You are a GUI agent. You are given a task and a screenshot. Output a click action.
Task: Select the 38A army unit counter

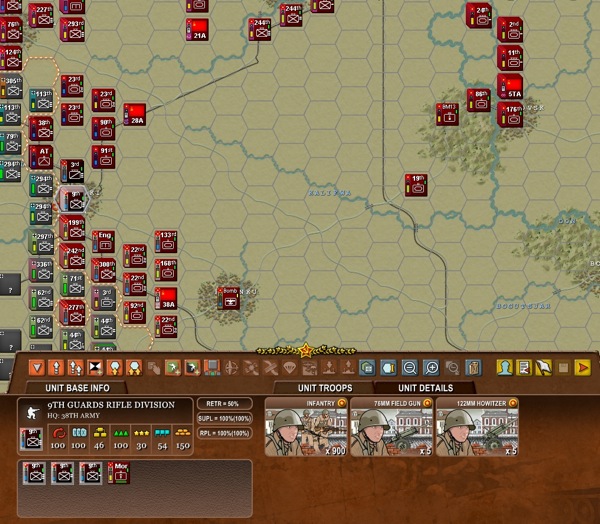pos(166,298)
